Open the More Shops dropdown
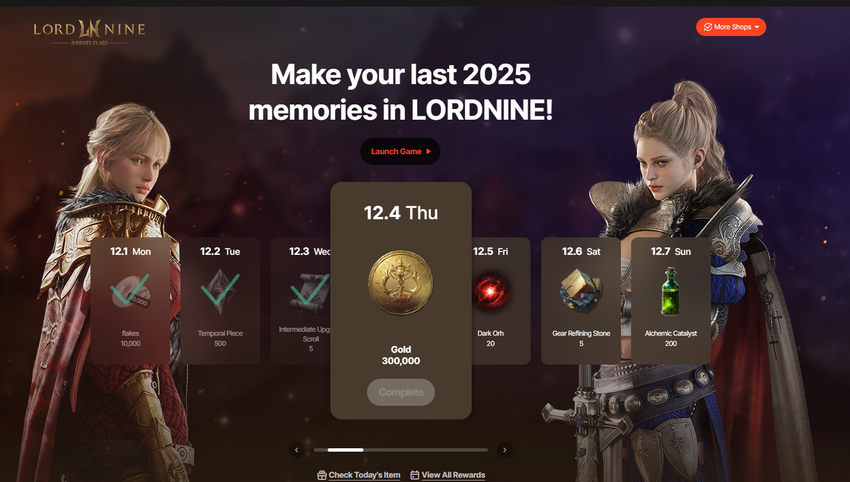The width and height of the screenshot is (850, 482). [x=731, y=27]
